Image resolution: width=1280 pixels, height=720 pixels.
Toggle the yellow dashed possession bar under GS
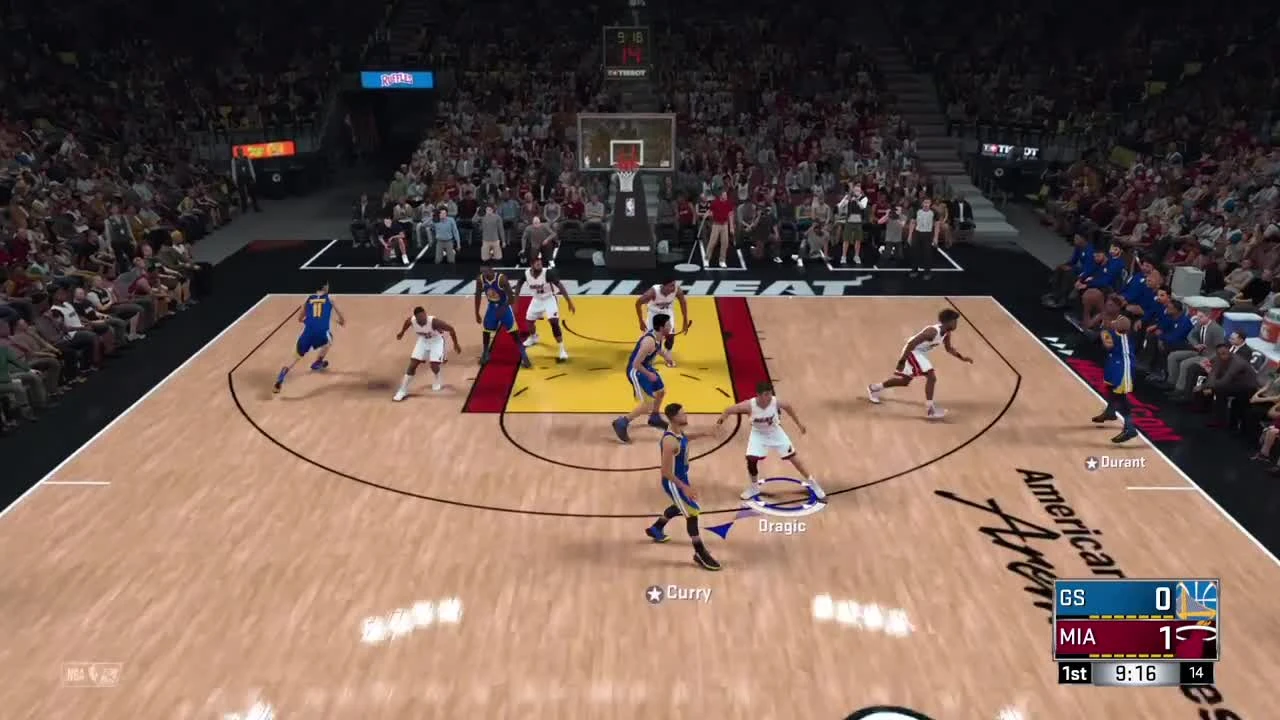pyautogui.click(x=1130, y=616)
